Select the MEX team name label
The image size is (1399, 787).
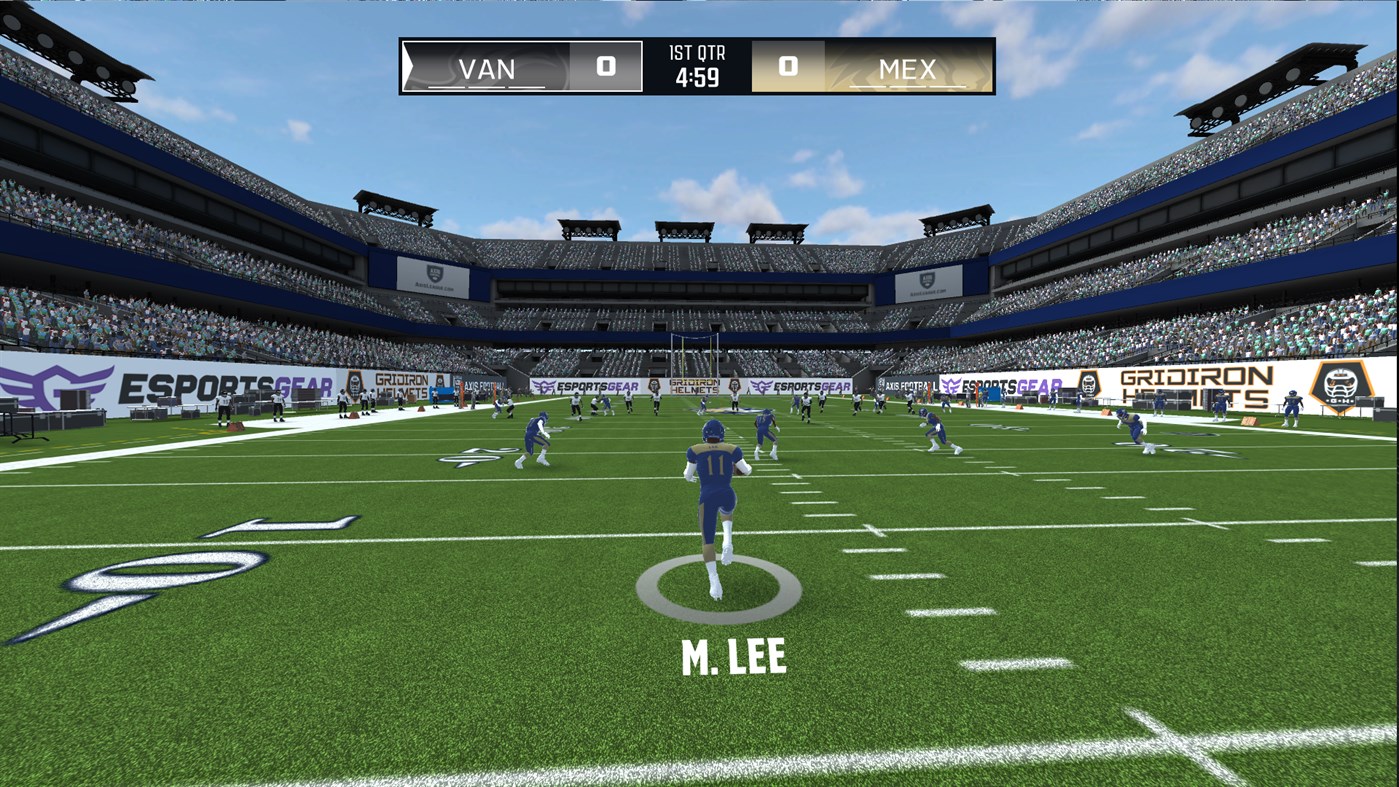(x=907, y=69)
